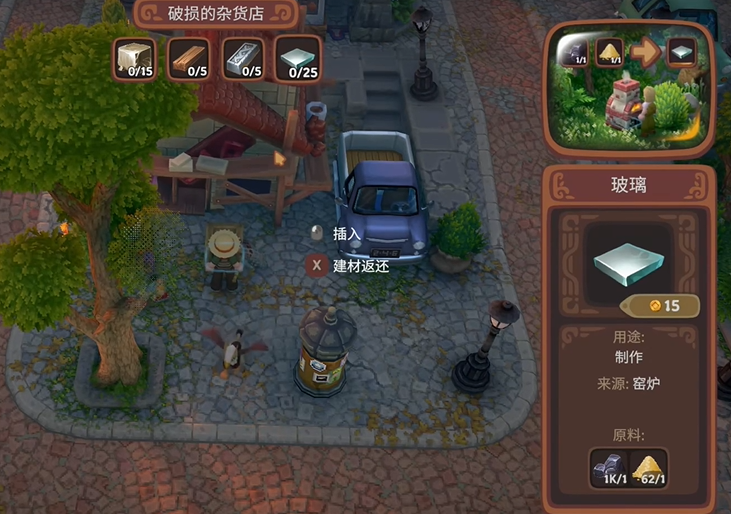Image resolution: width=731 pixels, height=514 pixels.
Task: Select the wooden plank requirement slot
Action: (187, 59)
